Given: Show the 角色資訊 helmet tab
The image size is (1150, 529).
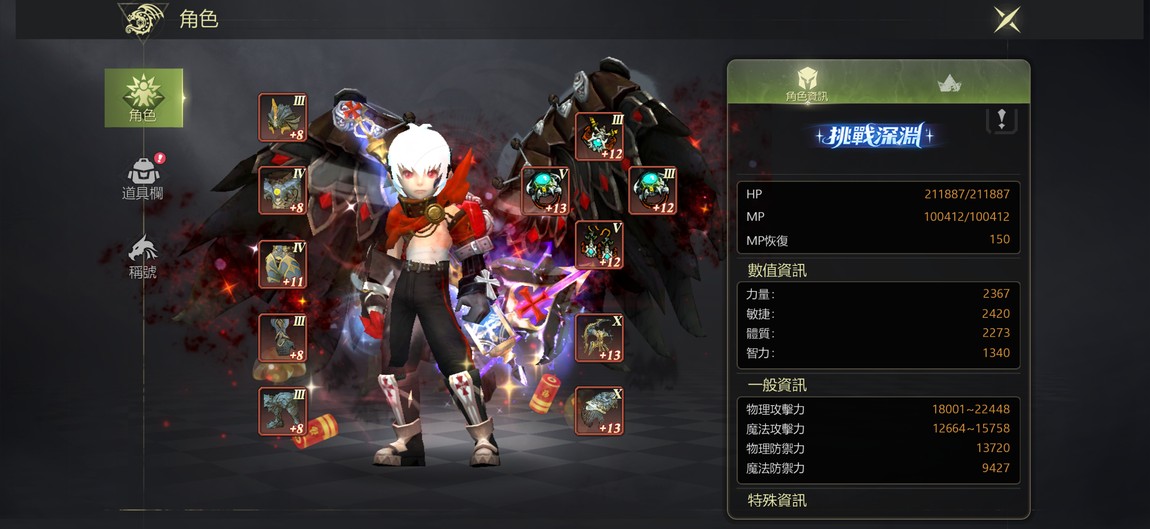Looking at the screenshot, I should 806,84.
